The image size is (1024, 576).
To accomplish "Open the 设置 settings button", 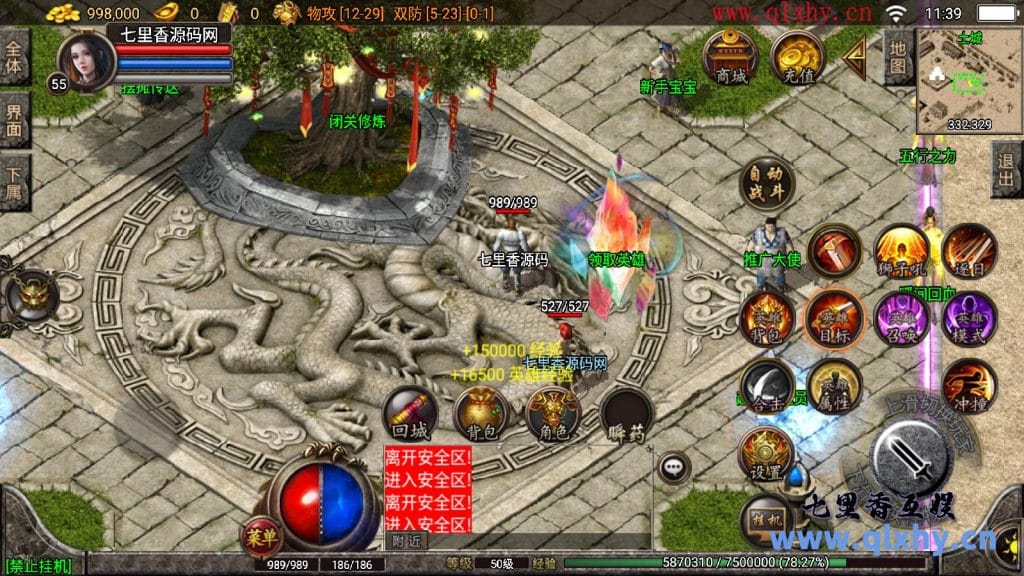I will tap(766, 454).
